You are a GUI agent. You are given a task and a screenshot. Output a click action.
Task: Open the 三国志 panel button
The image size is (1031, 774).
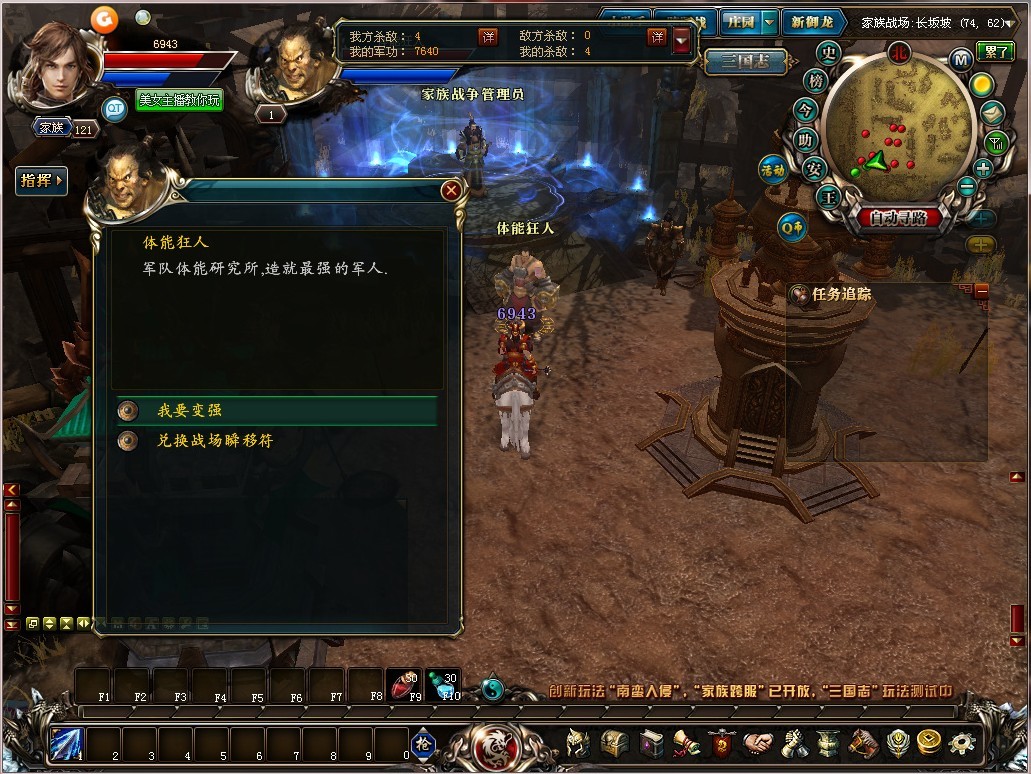pyautogui.click(x=743, y=60)
